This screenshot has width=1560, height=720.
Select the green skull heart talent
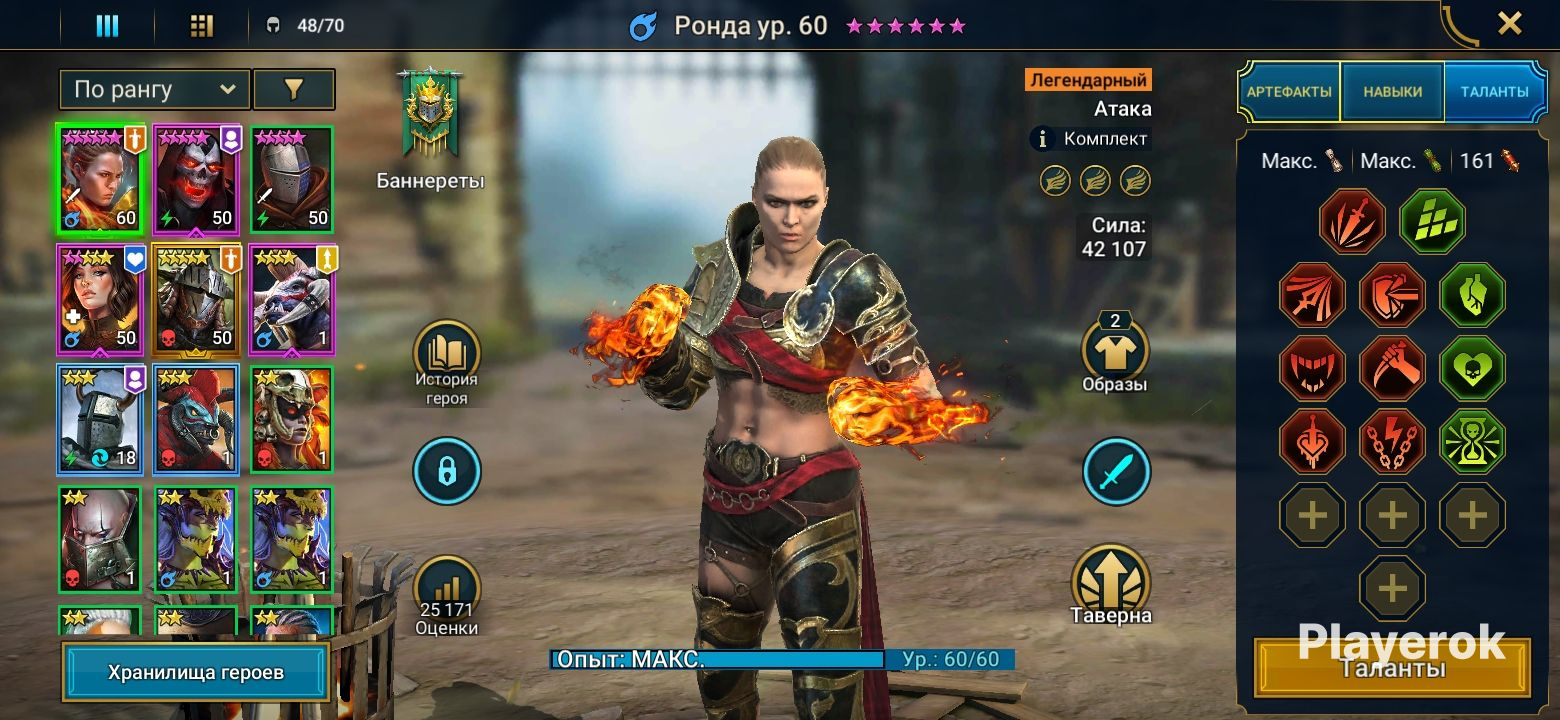click(x=1472, y=369)
